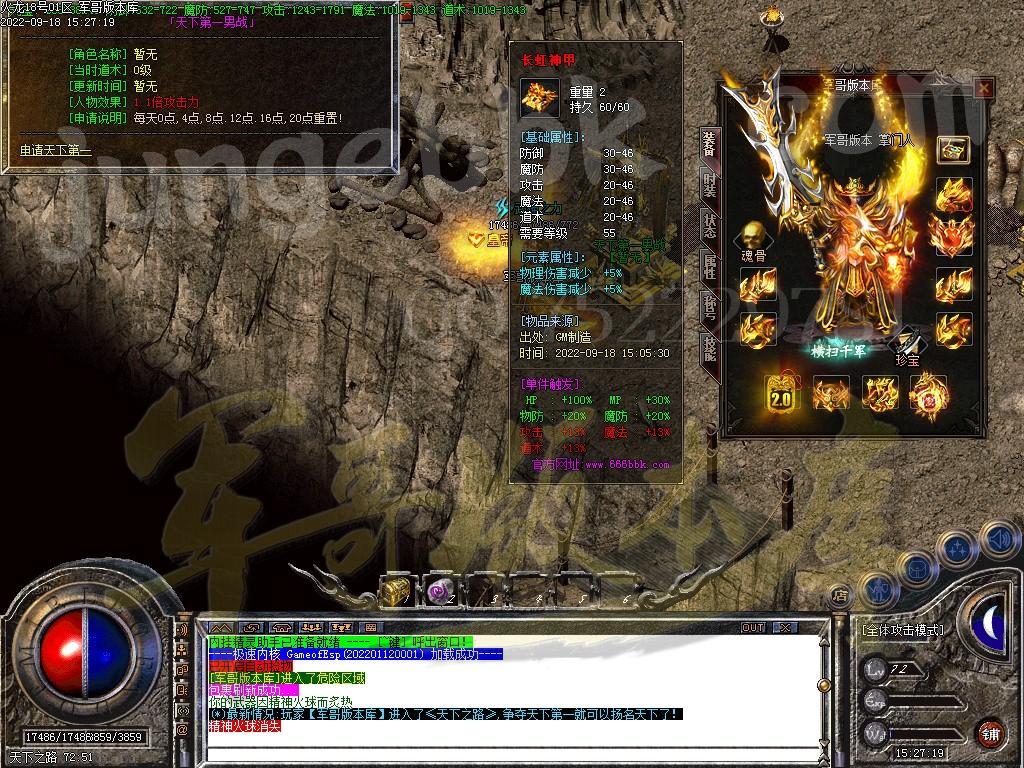Show the 属性 attributes tab

(709, 266)
